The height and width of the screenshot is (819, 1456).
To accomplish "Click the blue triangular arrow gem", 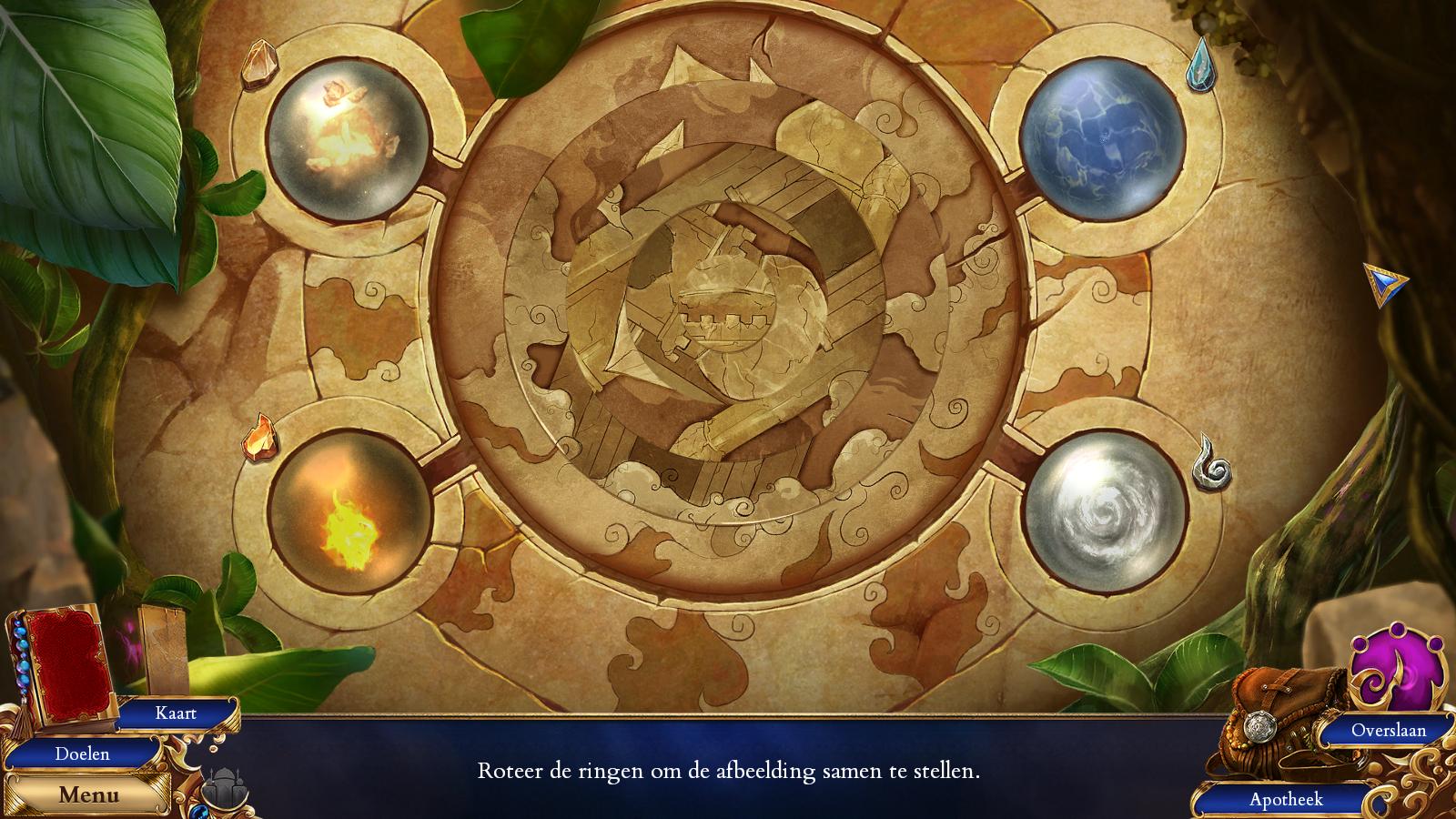I will click(1383, 285).
